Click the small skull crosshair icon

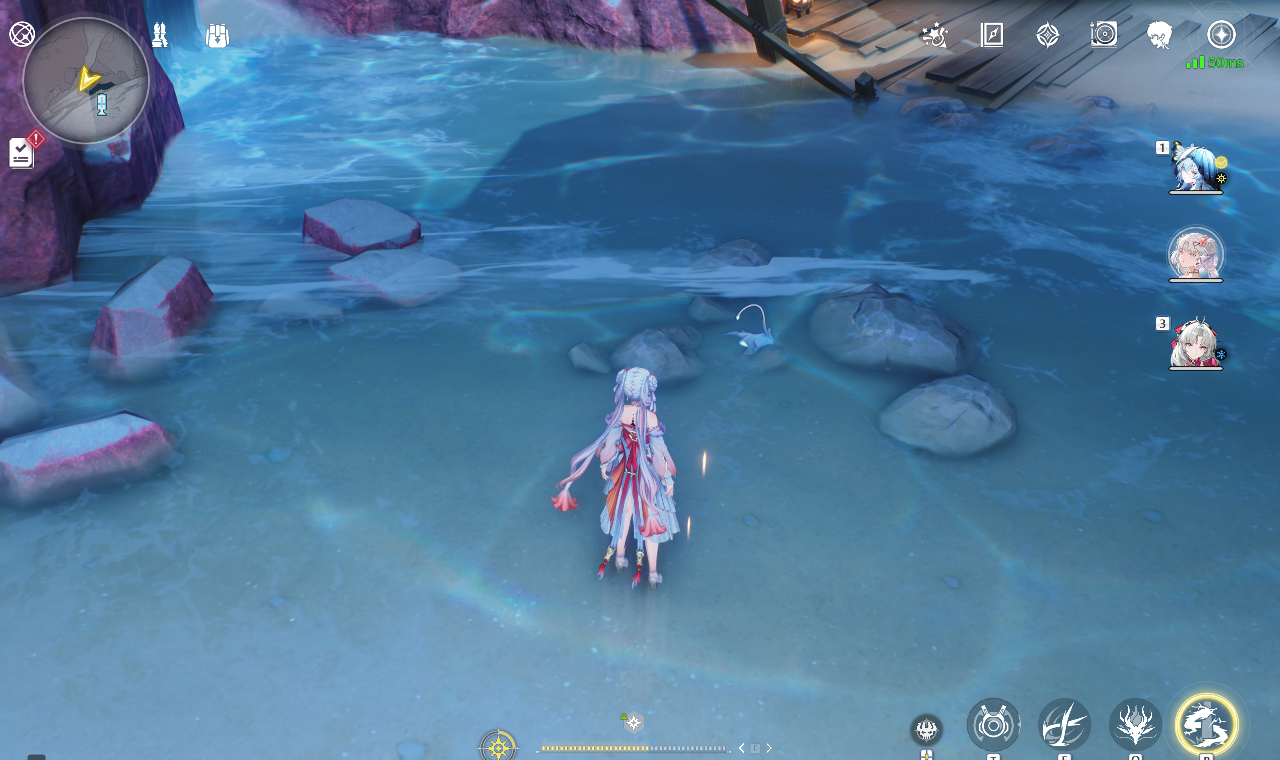point(926,729)
